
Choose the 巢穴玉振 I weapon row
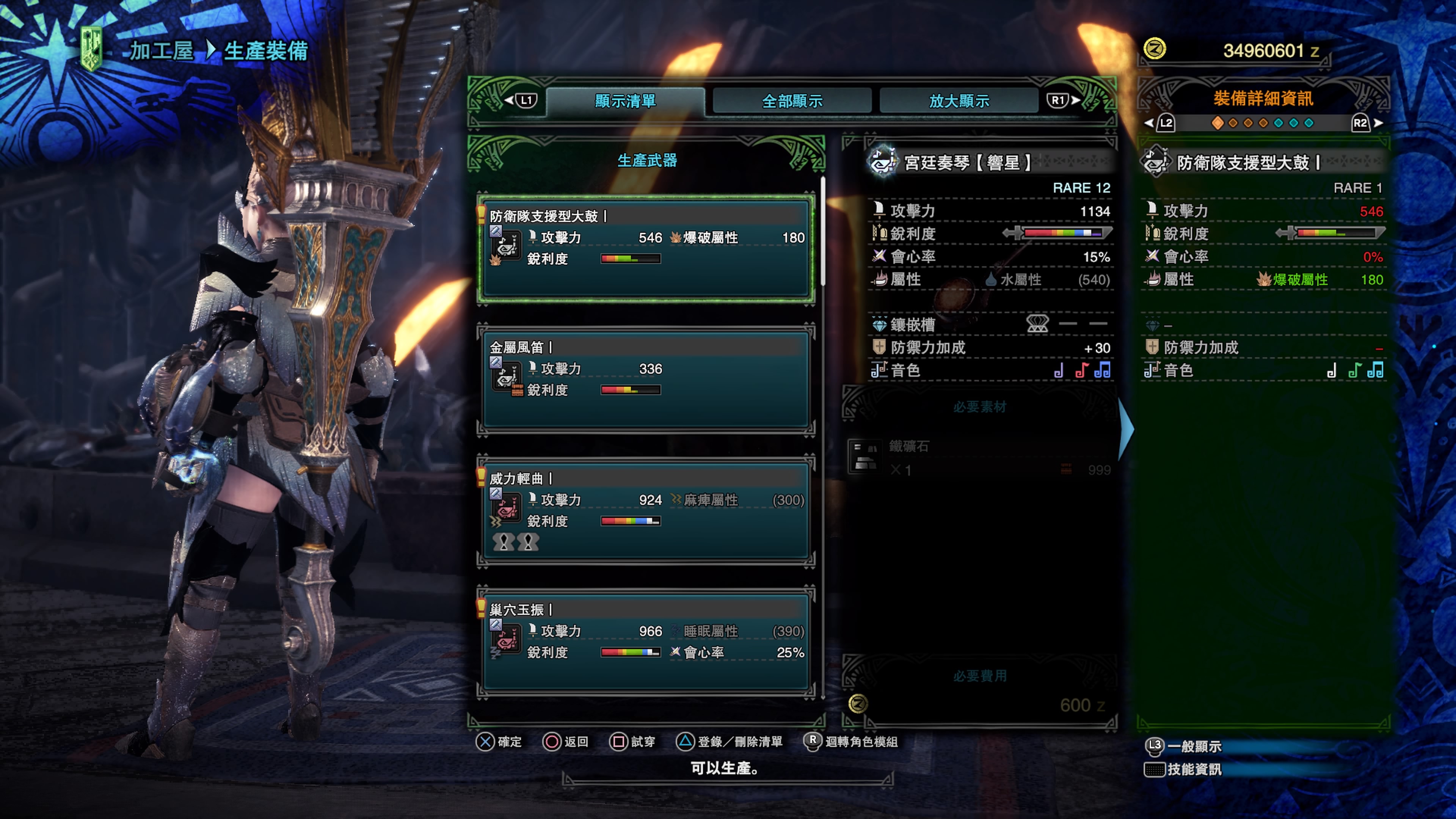click(x=645, y=642)
